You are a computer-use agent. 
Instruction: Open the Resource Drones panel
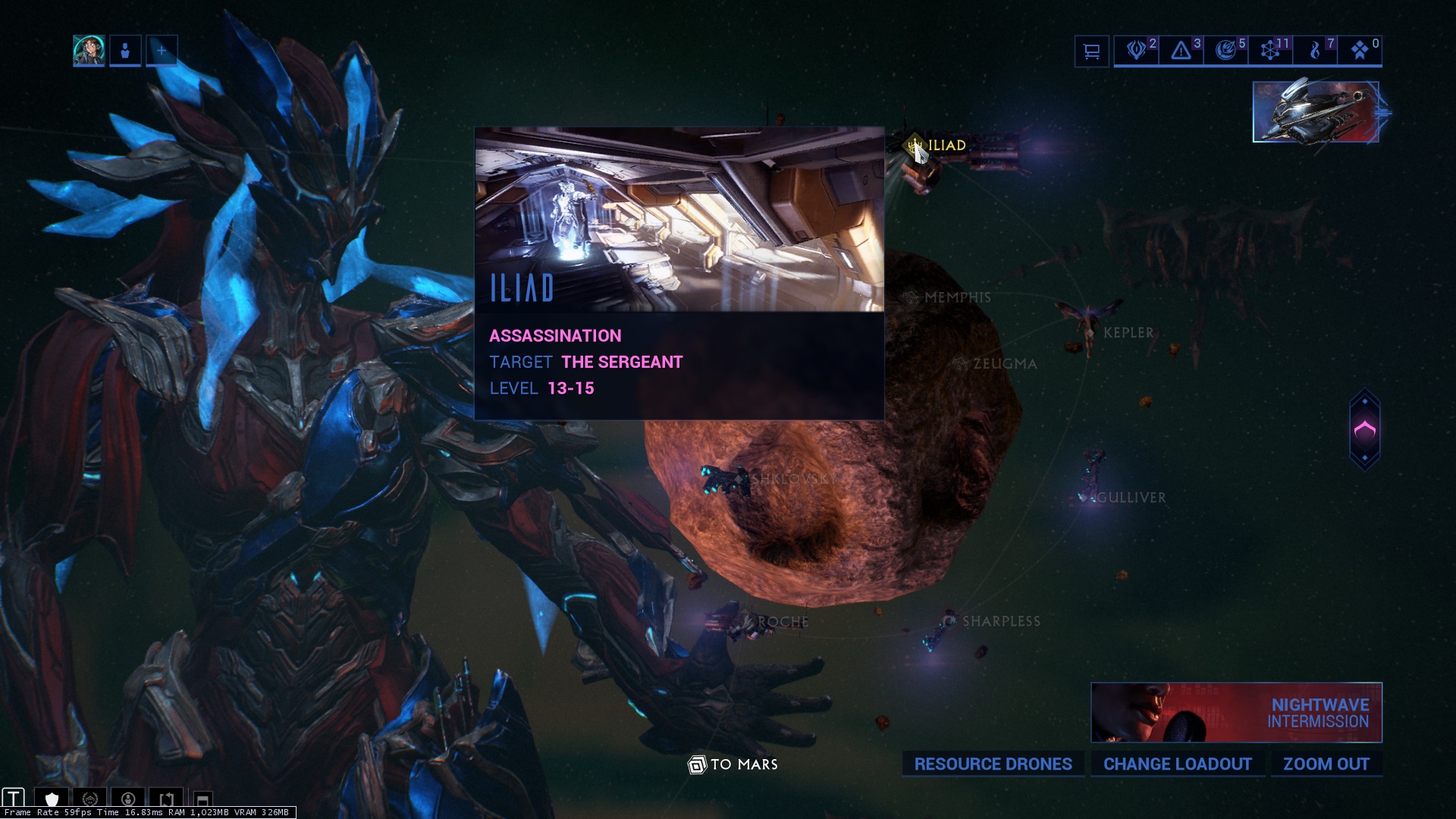(x=993, y=764)
